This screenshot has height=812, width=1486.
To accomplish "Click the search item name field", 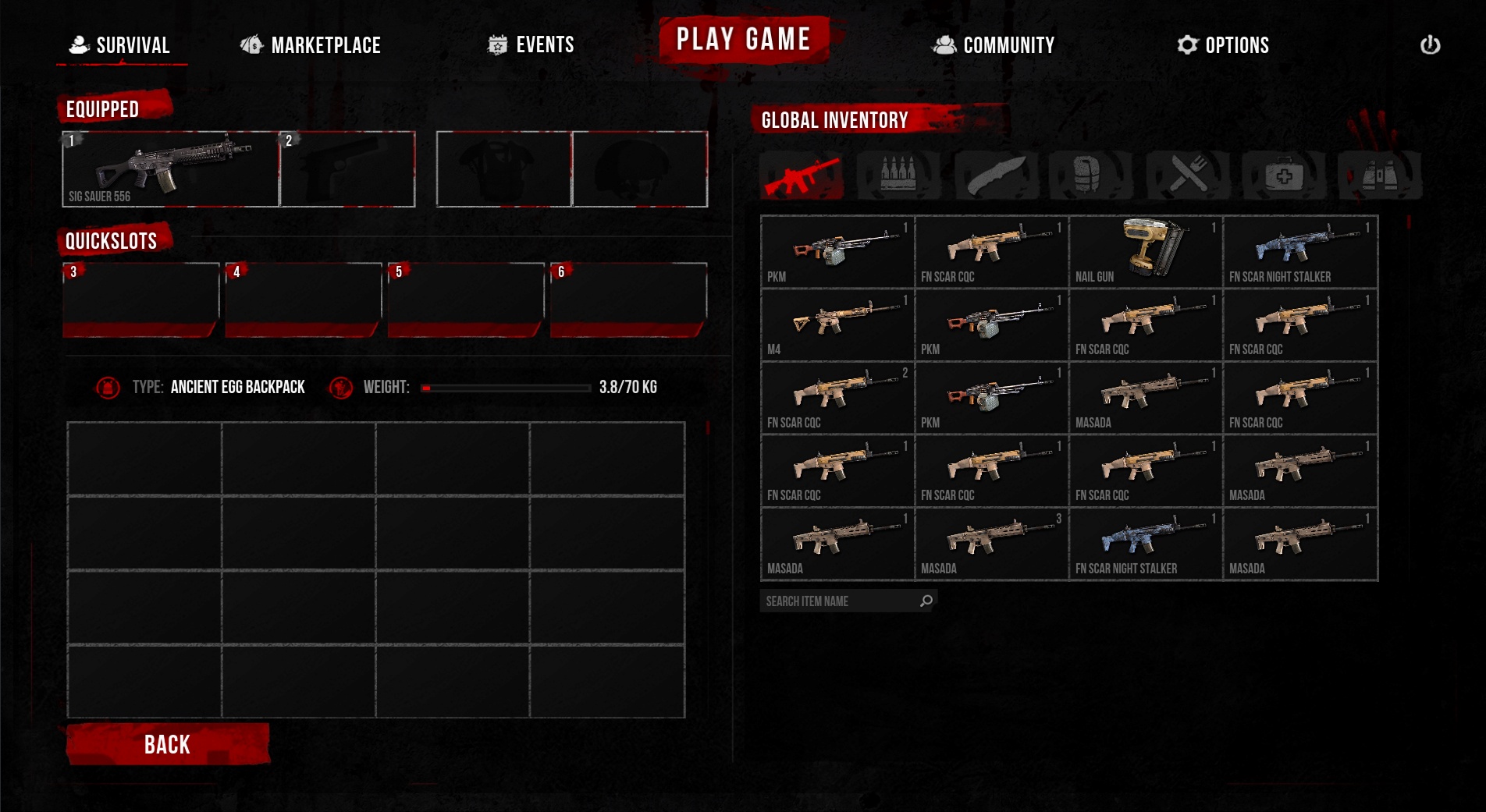I will 838,601.
